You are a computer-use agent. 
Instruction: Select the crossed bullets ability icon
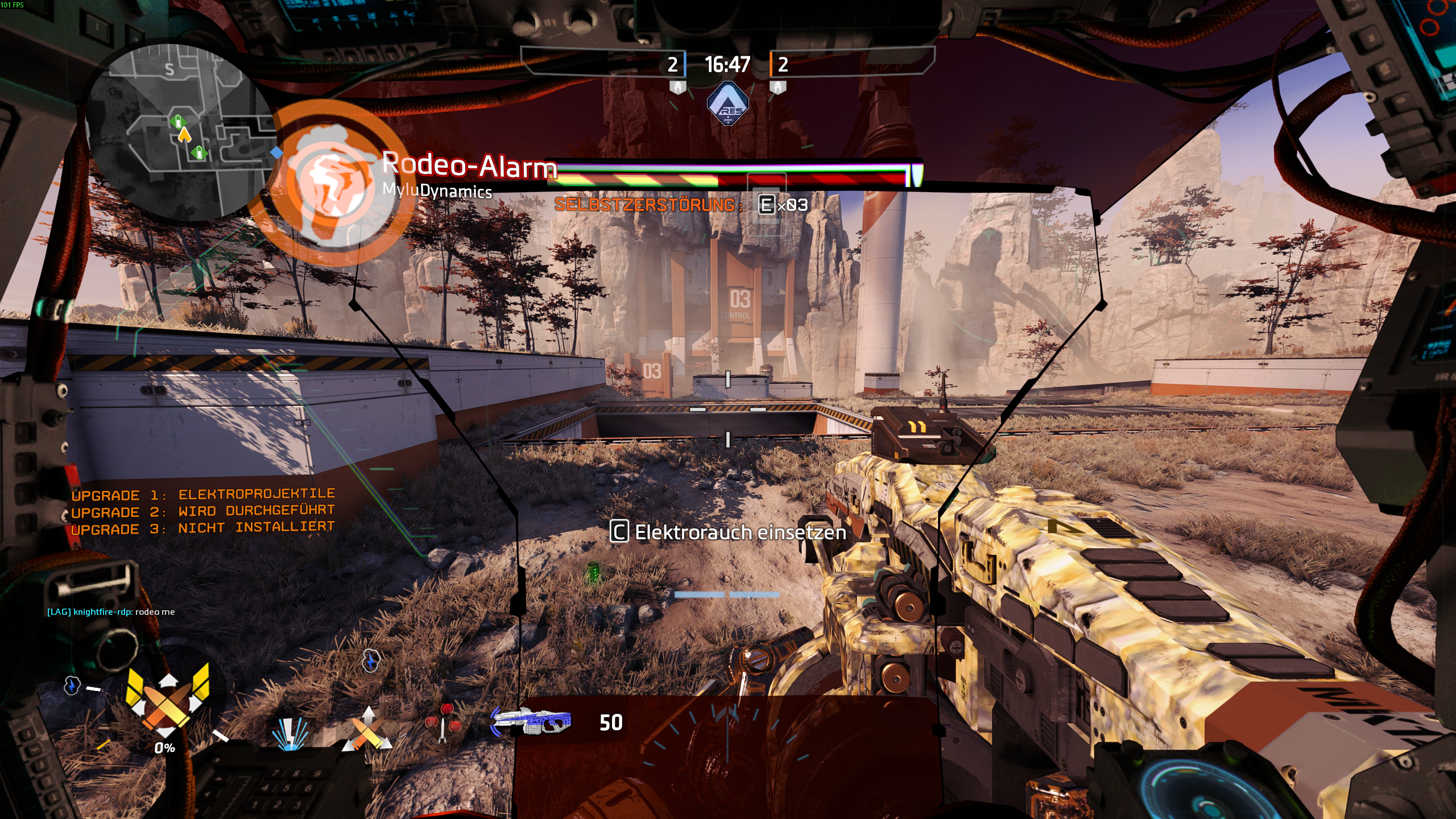[x=367, y=729]
